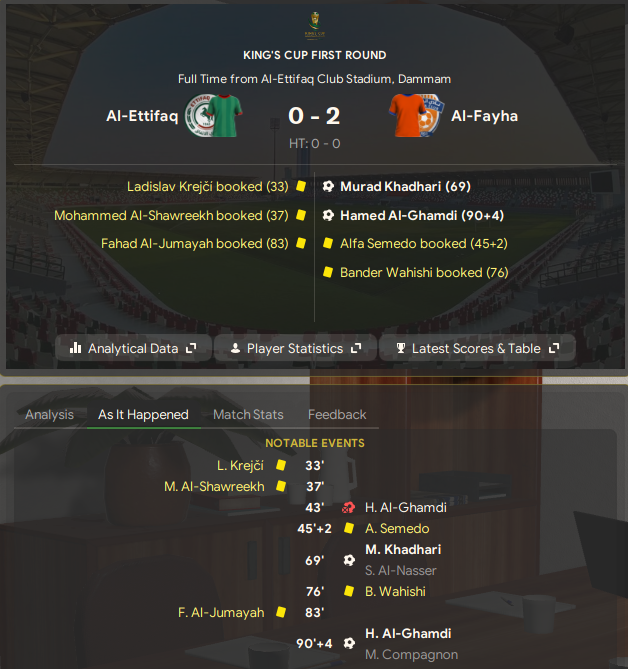
Task: Select M. Khadhari 69' goal event
Action: point(404,549)
